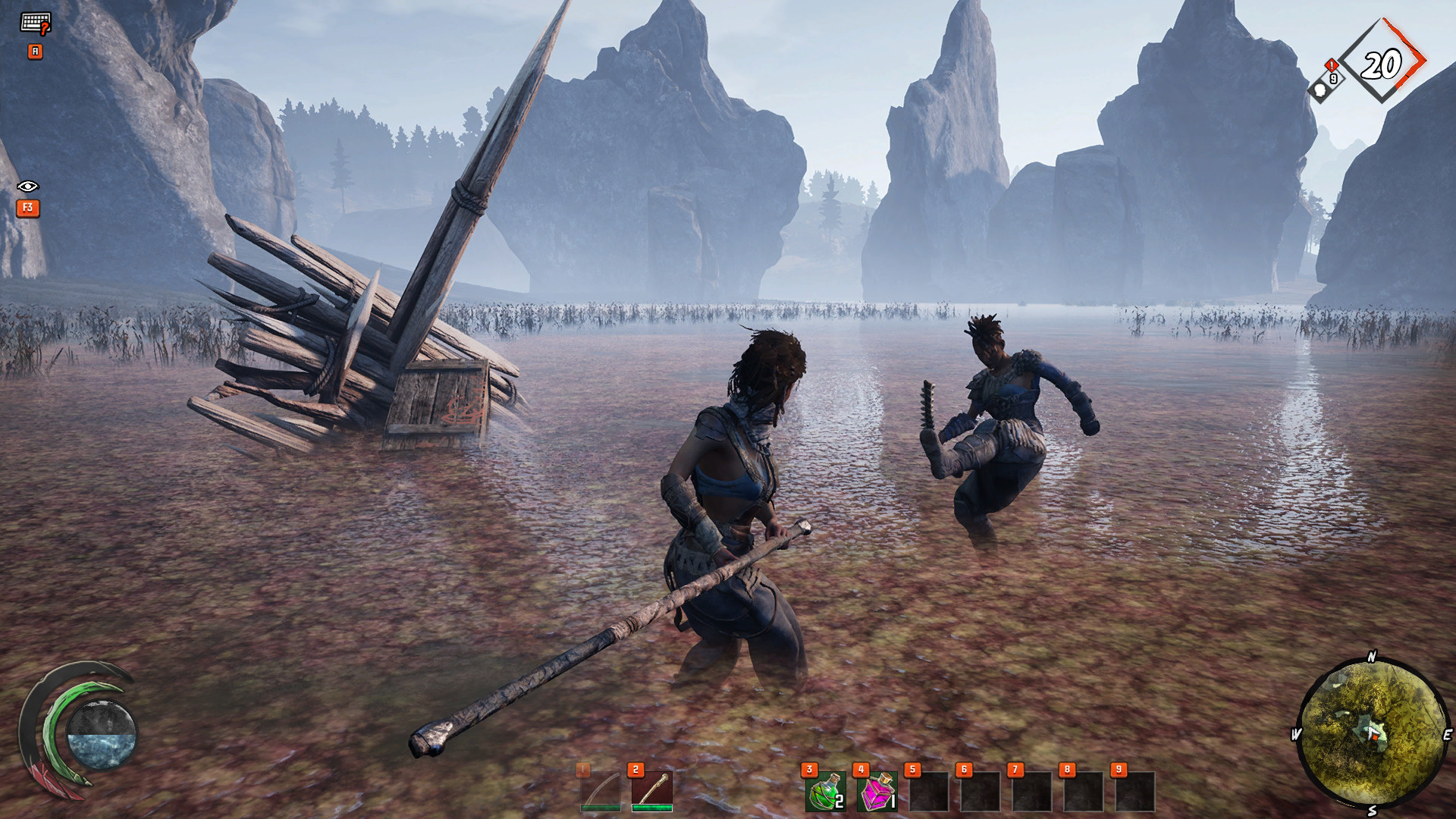This screenshot has height=819, width=1456.
Task: Open the attribute points counter showing 9
Action: (x=1333, y=78)
